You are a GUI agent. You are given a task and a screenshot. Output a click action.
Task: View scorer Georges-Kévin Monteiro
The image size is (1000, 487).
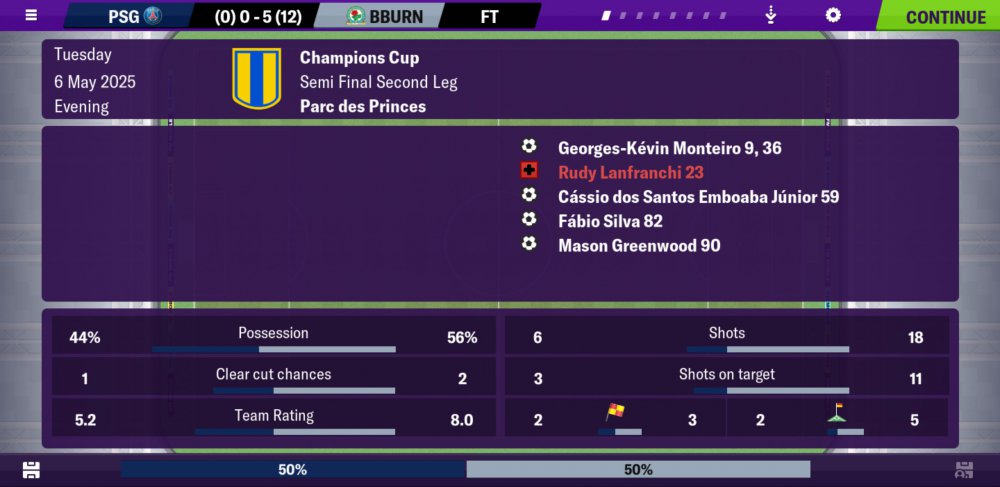click(x=669, y=148)
